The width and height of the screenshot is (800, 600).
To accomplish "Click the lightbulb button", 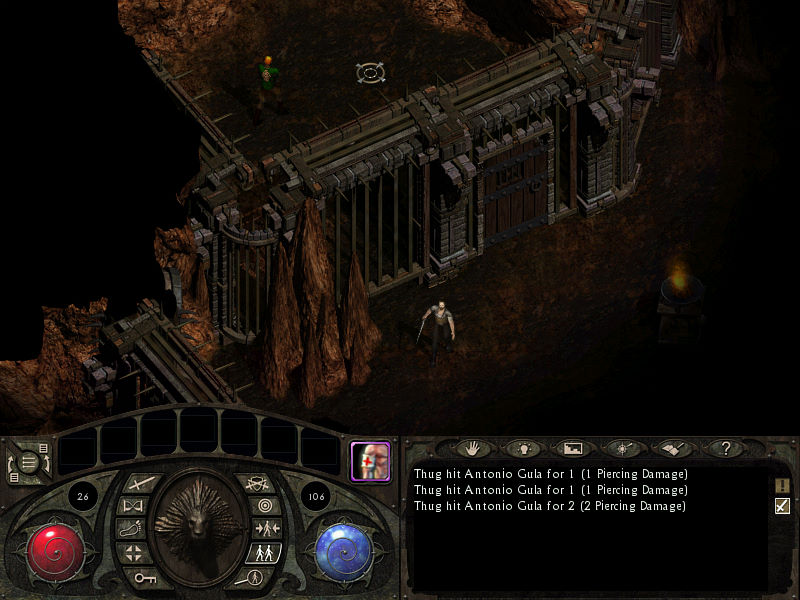I will click(520, 449).
